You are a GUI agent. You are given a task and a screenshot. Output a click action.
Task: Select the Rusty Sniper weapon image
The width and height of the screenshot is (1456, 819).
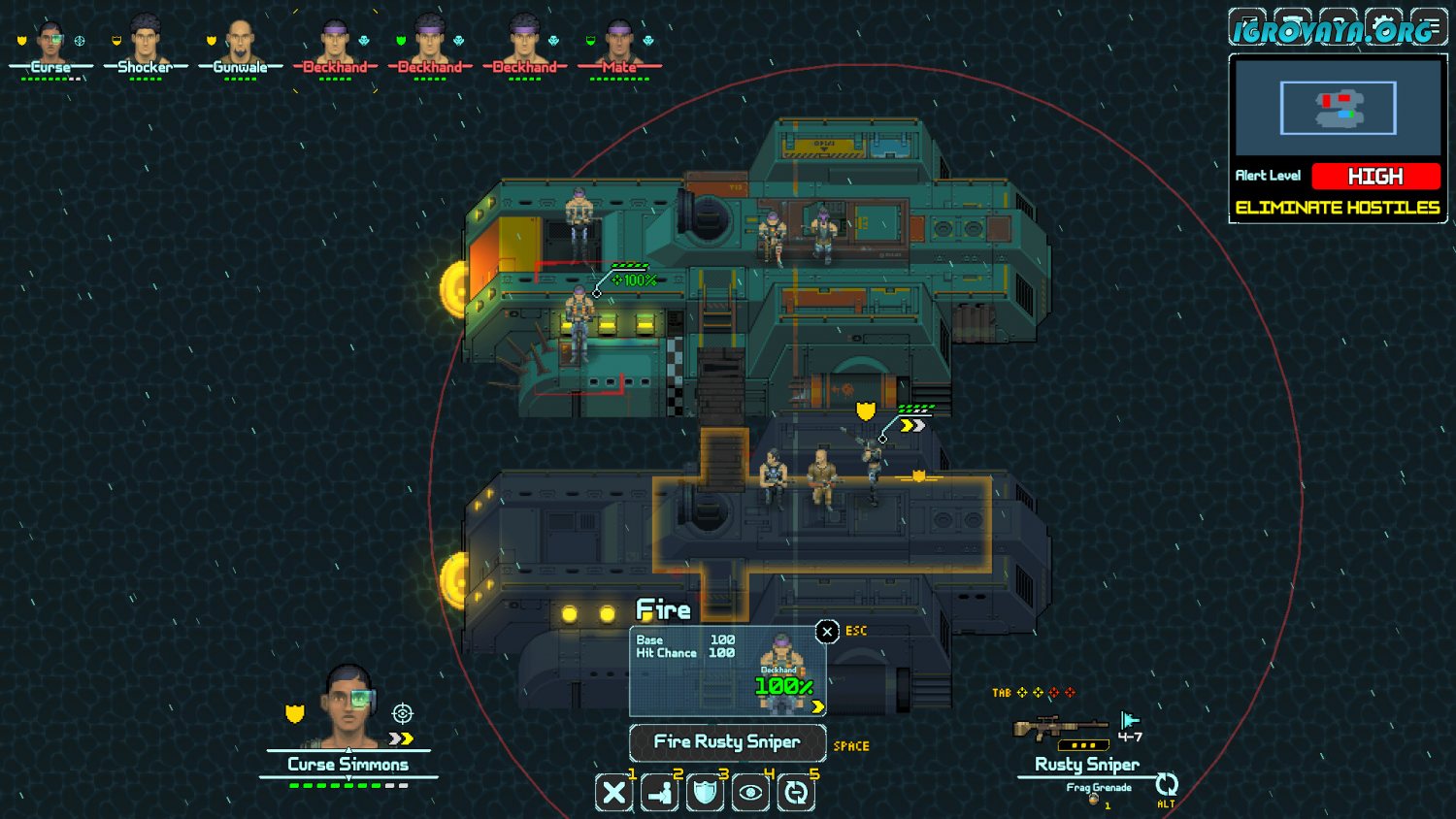click(1060, 728)
